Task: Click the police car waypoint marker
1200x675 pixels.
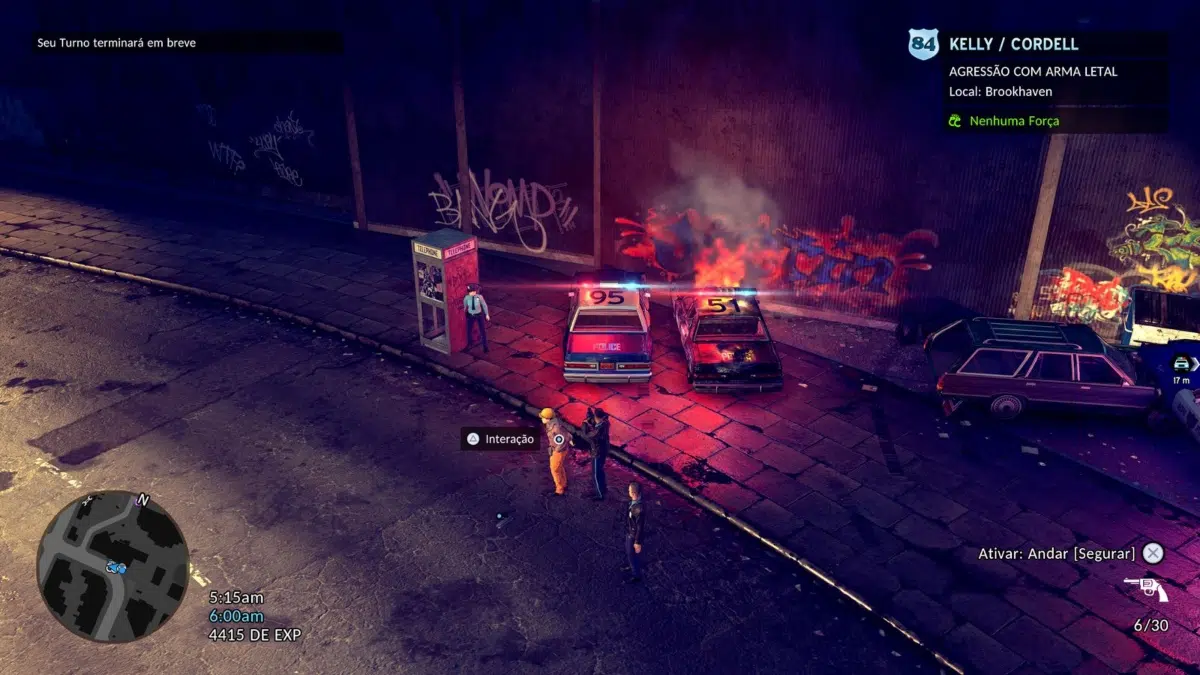Action: 1181,364
